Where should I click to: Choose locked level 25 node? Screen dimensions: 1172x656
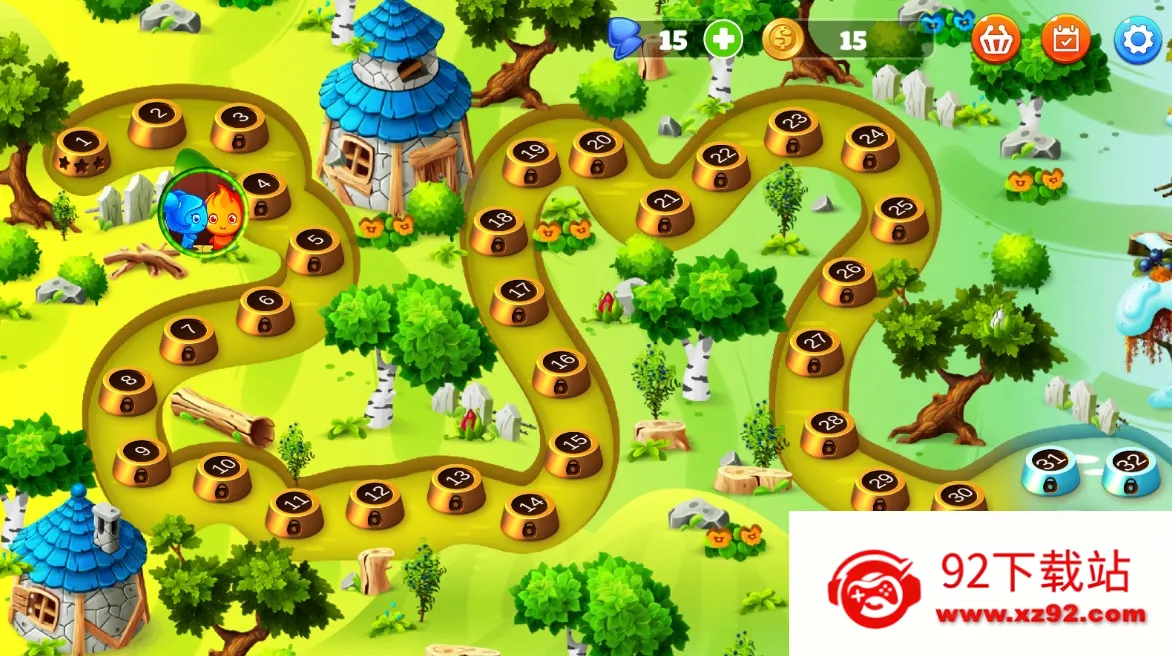(x=899, y=217)
